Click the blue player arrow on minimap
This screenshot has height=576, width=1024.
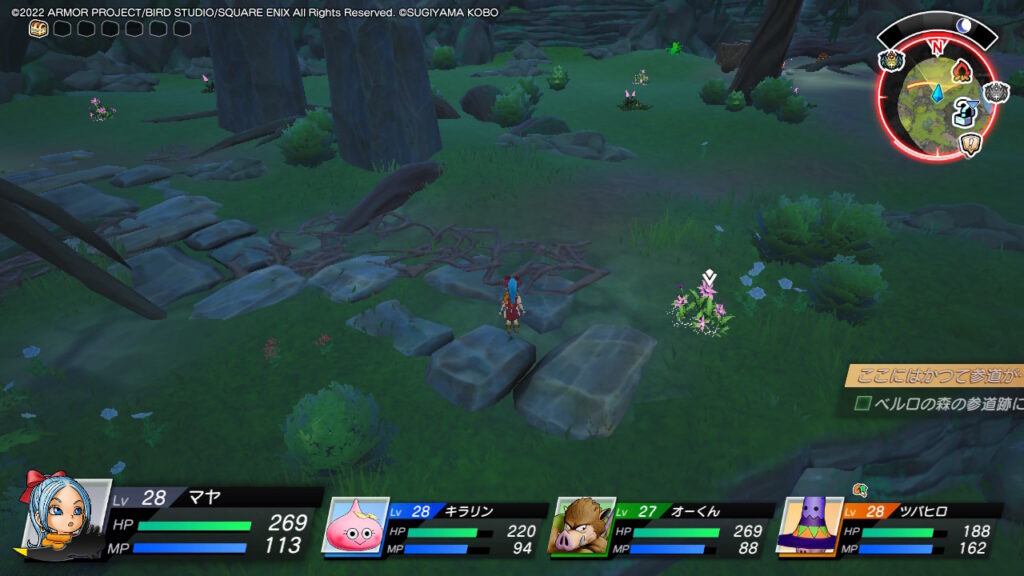pyautogui.click(x=937, y=93)
